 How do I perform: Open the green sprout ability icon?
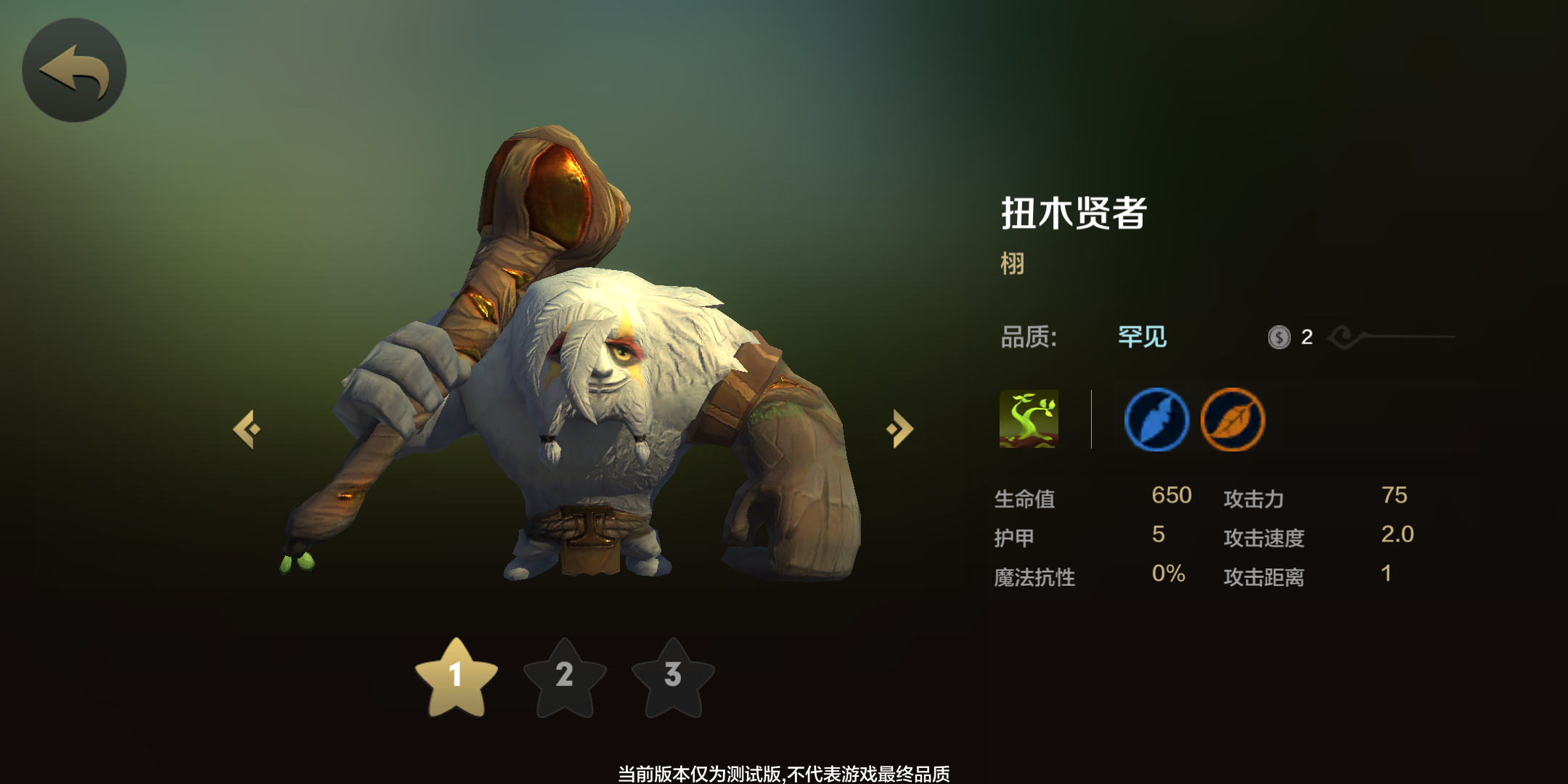click(1029, 419)
